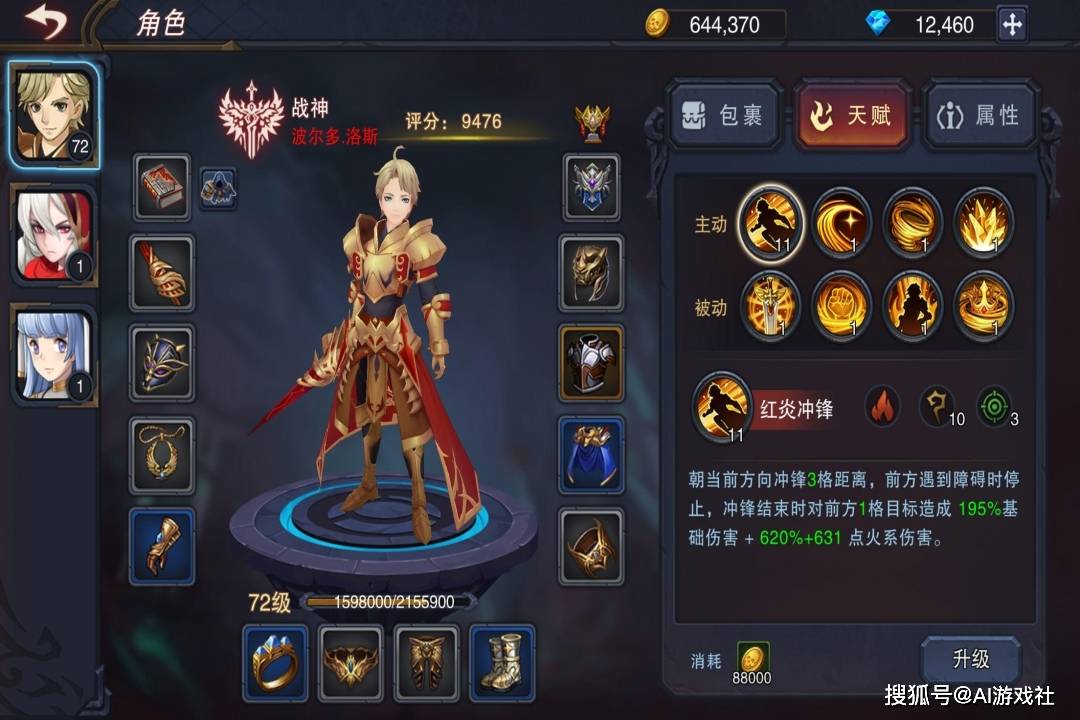Open the golden gauntlet equipment slot
1080x720 pixels.
point(161,546)
